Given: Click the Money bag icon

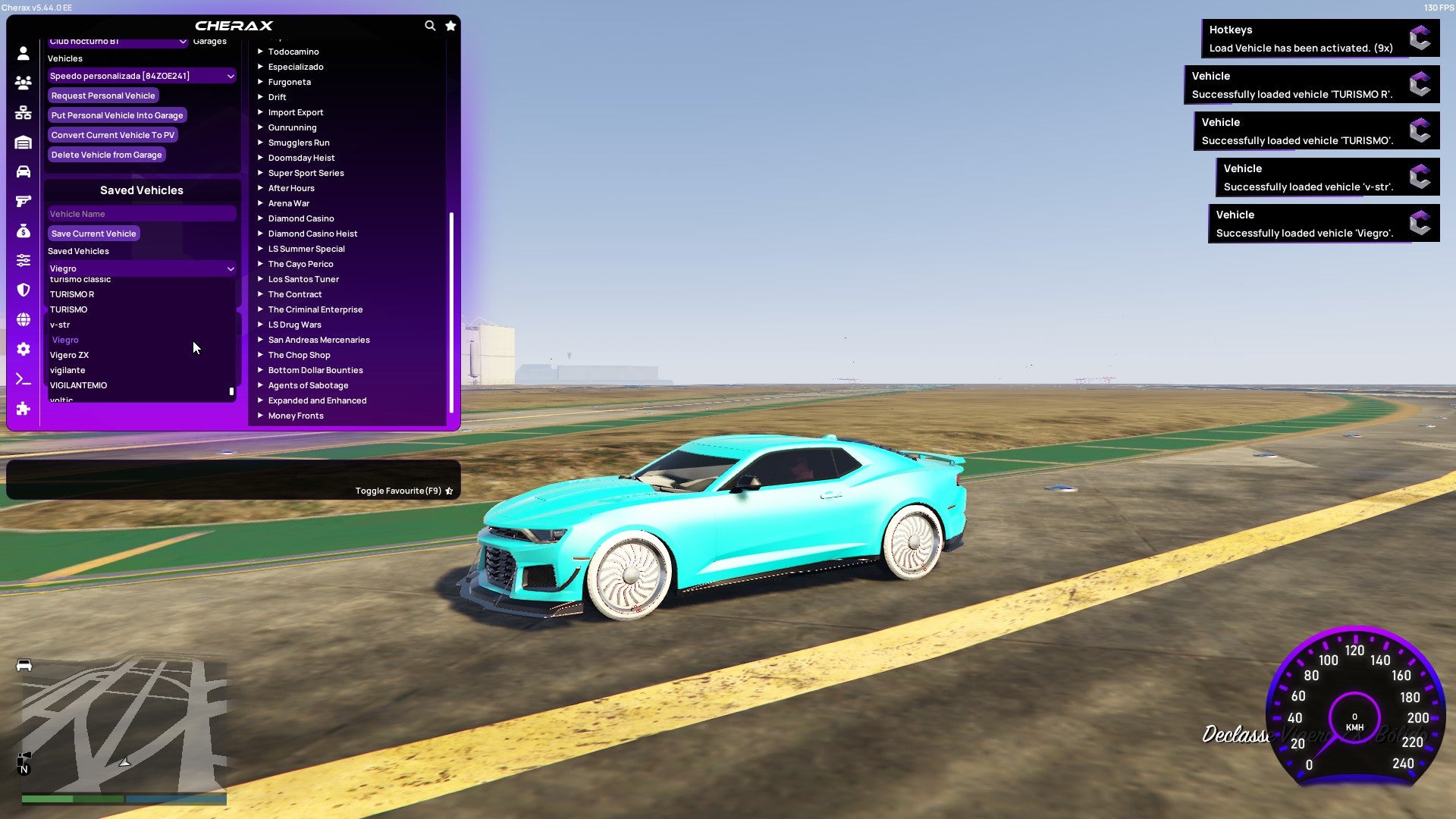Looking at the screenshot, I should tap(23, 231).
